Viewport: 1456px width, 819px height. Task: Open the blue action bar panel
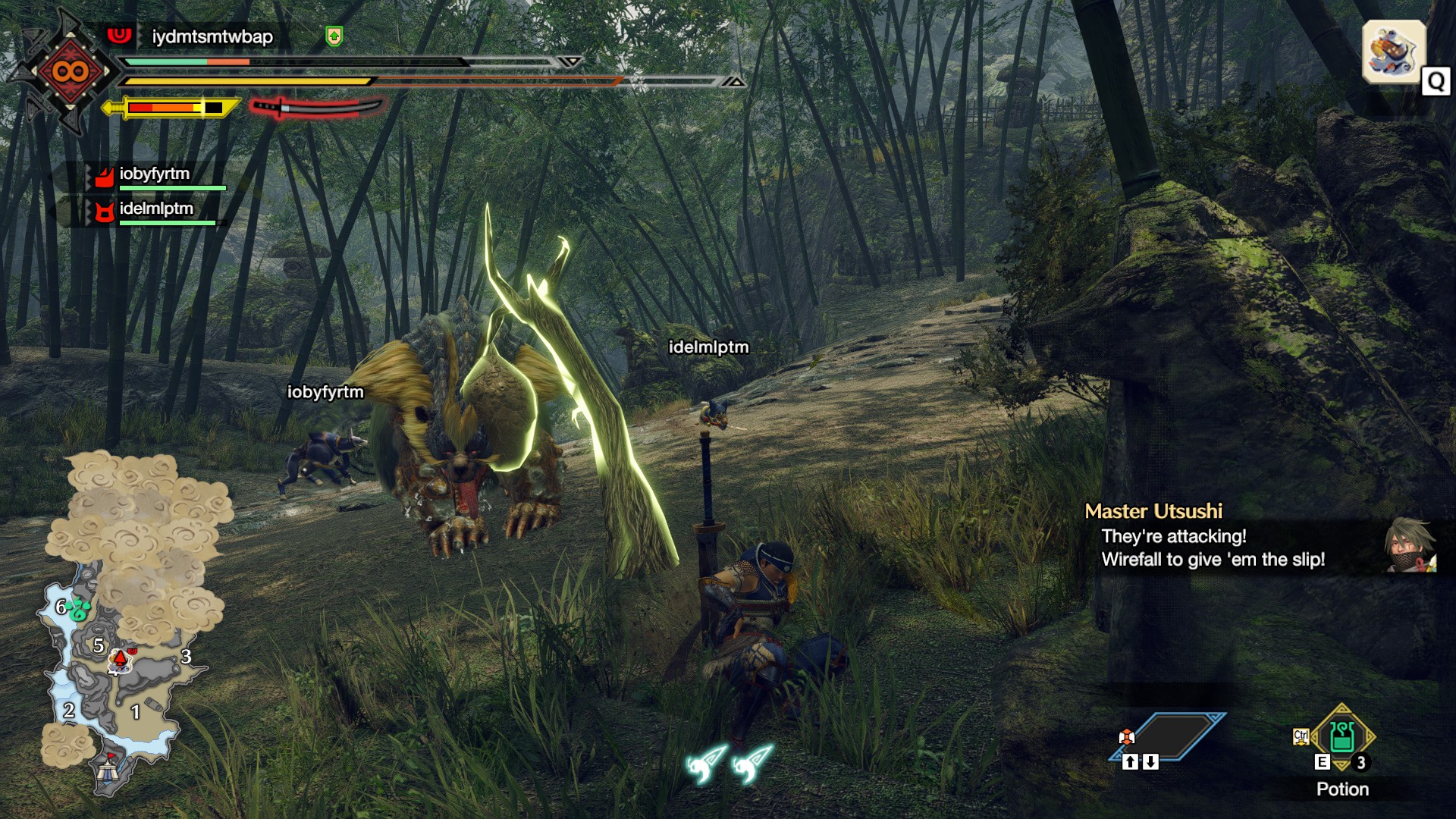1168,736
